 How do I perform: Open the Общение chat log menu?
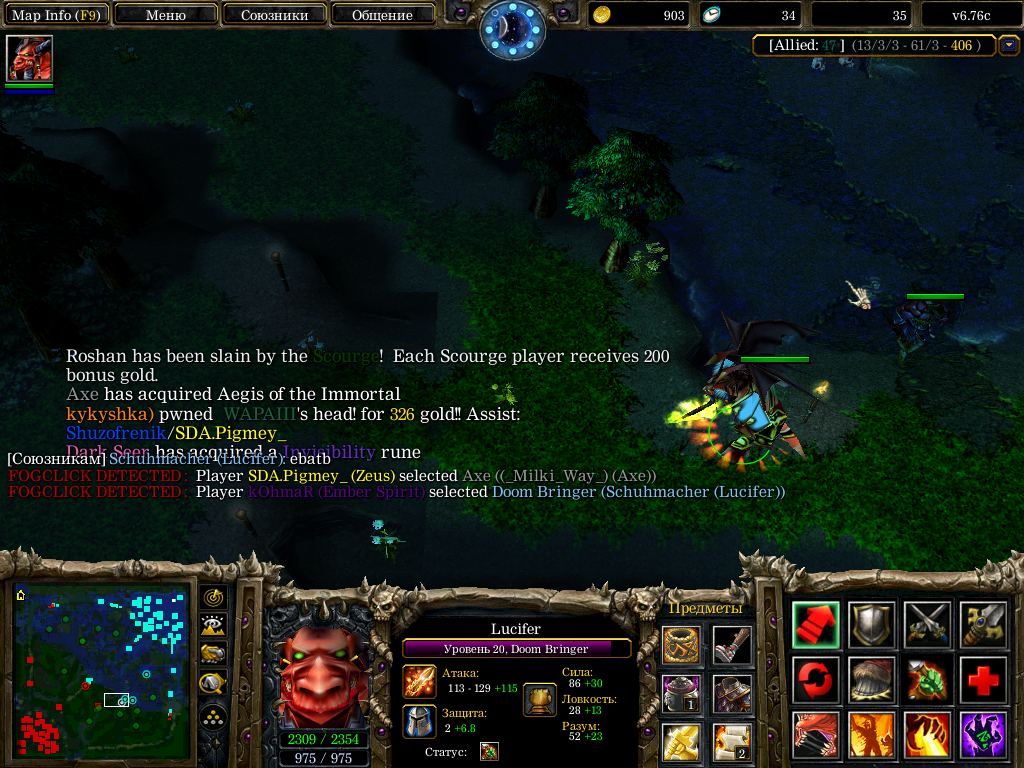tap(382, 15)
